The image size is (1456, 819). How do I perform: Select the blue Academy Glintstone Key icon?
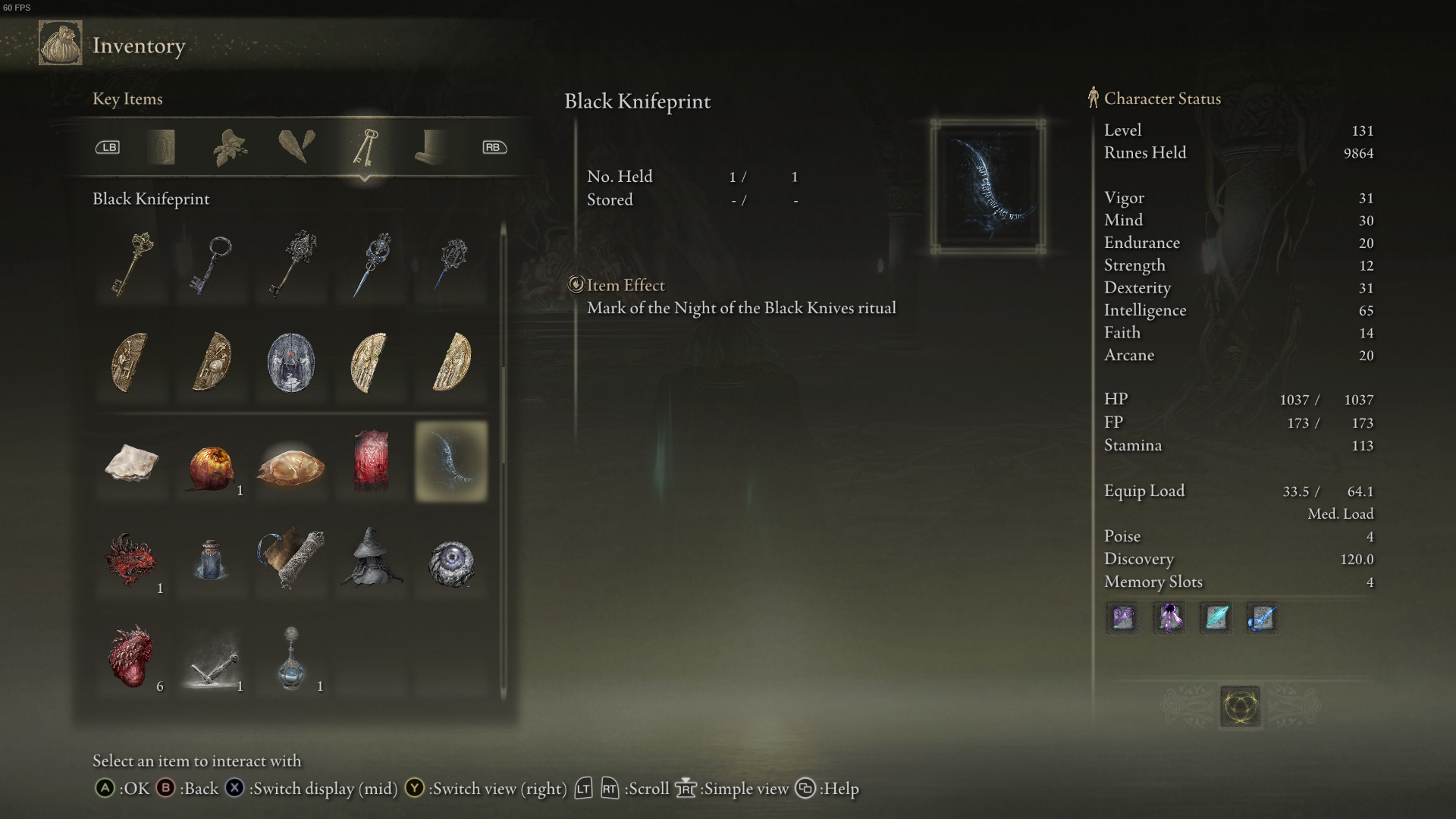tap(371, 263)
